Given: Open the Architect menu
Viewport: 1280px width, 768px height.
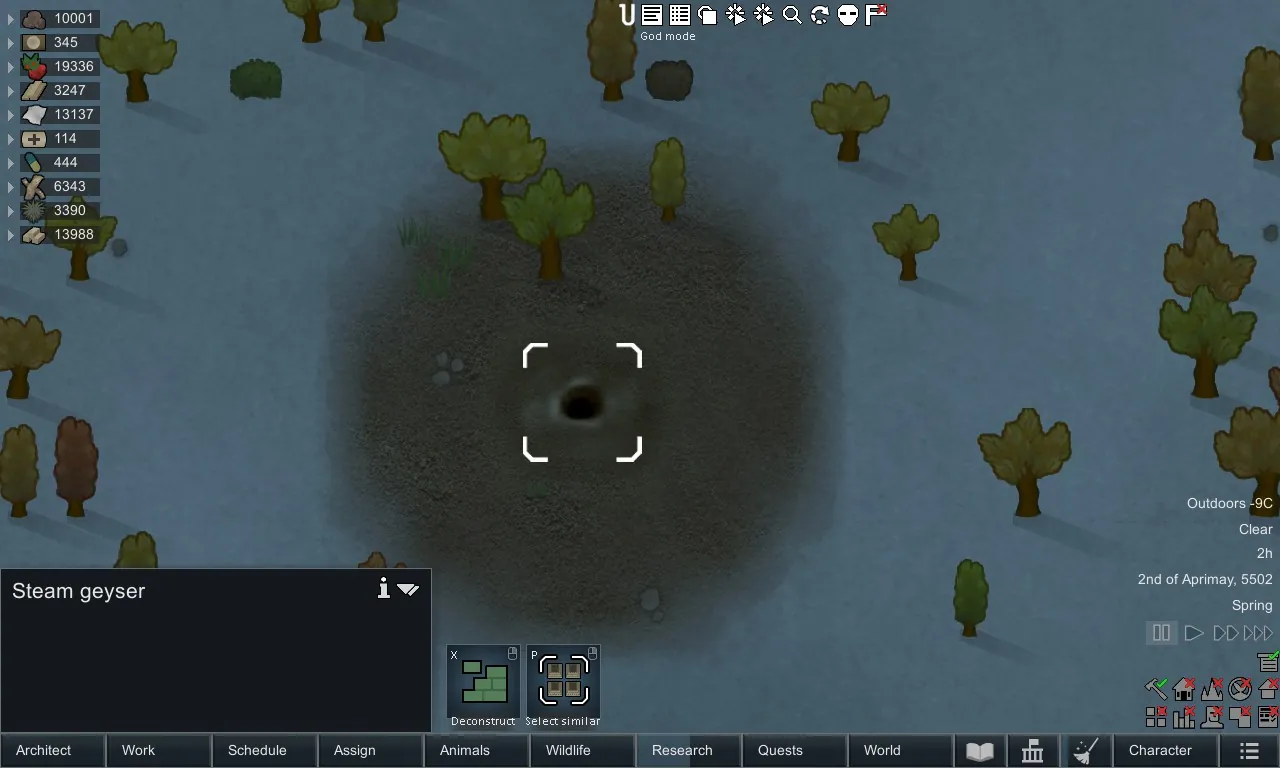Looking at the screenshot, I should click(x=52, y=750).
